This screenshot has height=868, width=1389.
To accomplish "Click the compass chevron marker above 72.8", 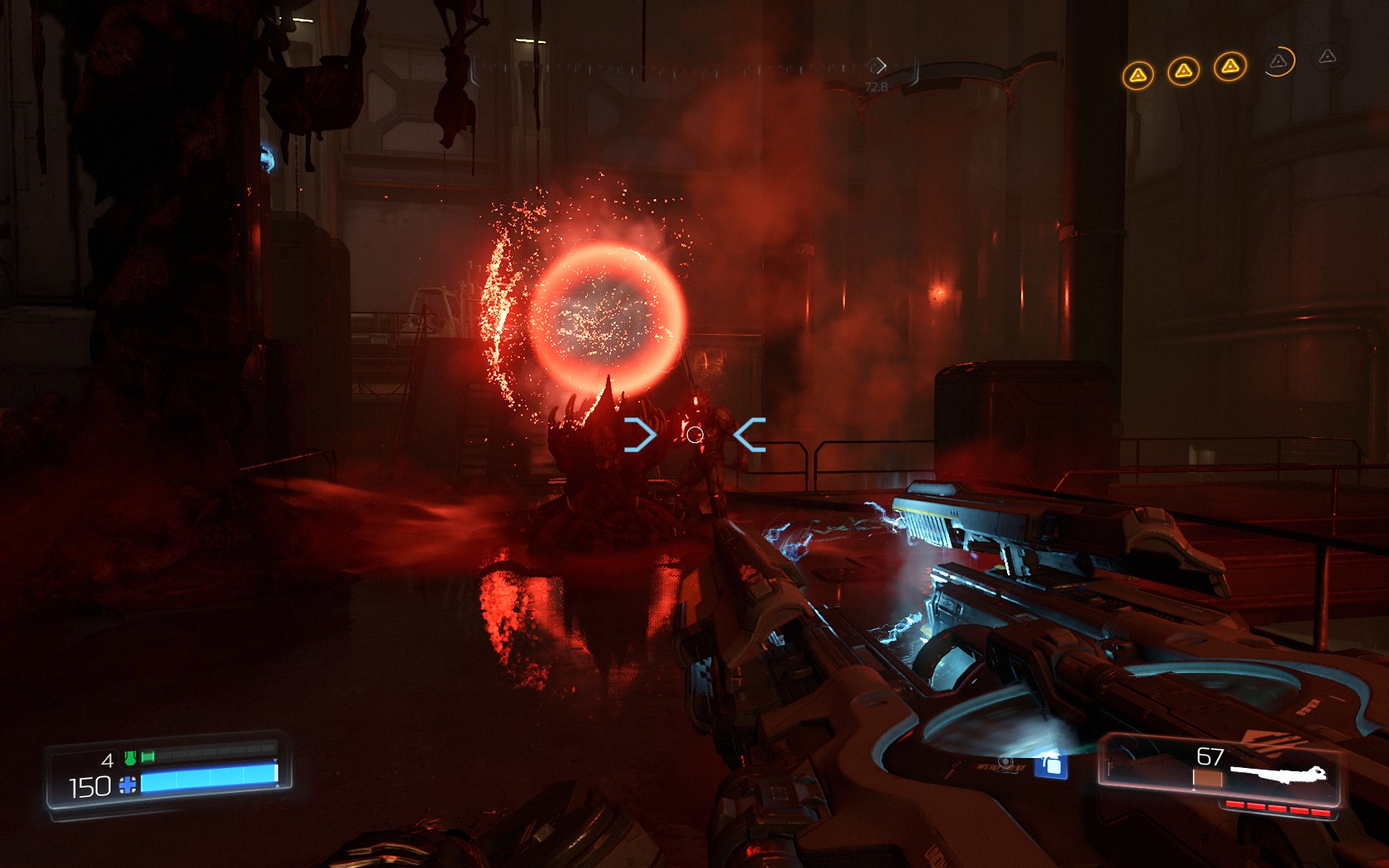I will pos(881,64).
